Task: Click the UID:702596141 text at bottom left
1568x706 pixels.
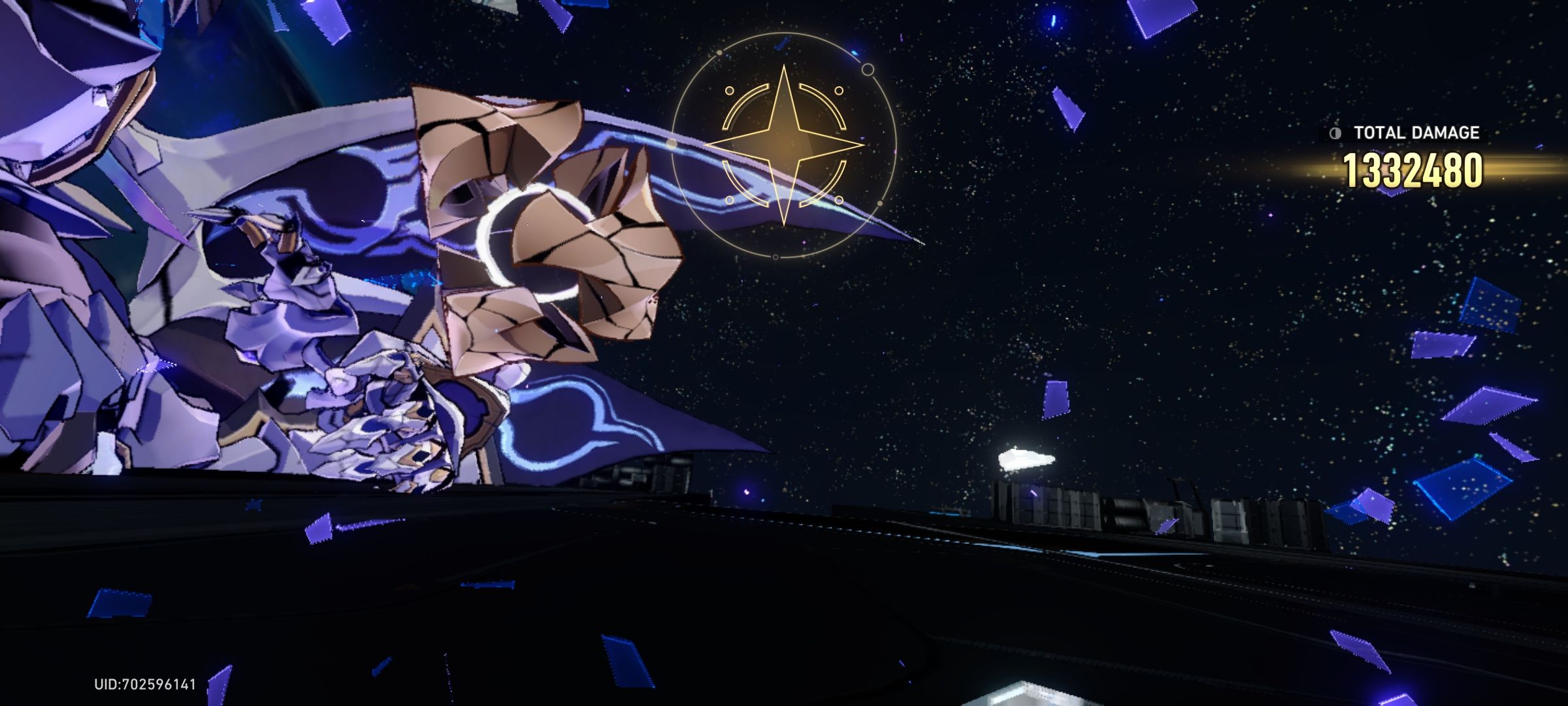Action: (144, 683)
